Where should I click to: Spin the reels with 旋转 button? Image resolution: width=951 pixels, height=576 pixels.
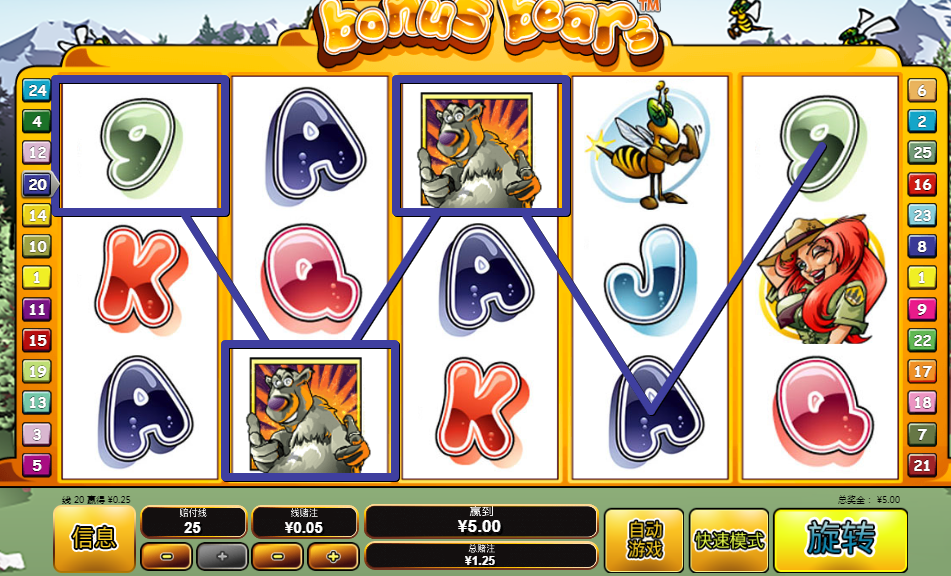tap(840, 540)
